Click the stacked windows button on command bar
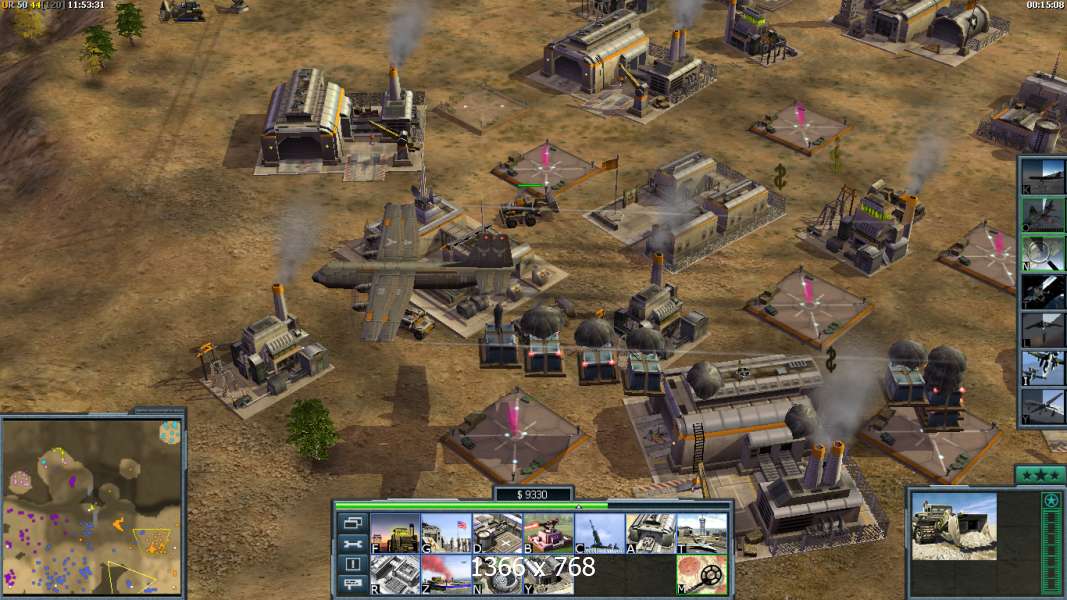This screenshot has width=1067, height=600. [352, 523]
